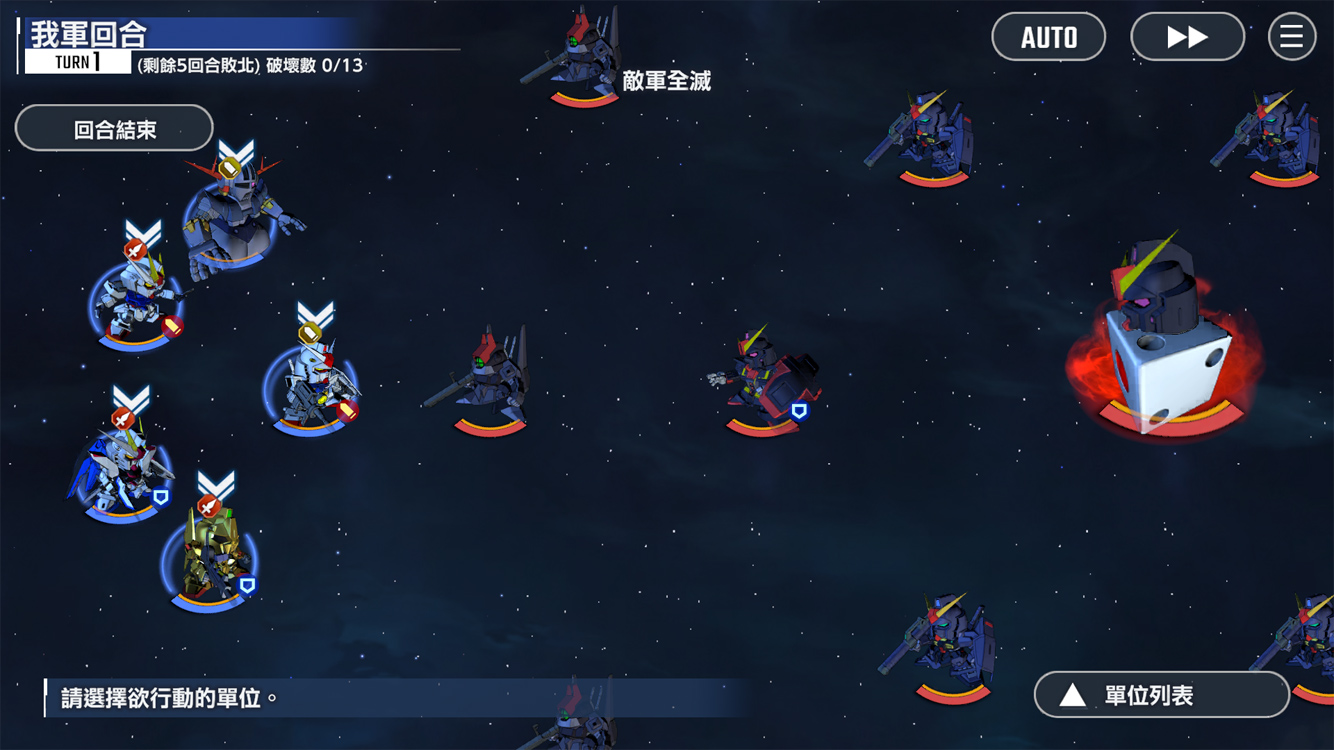End the turn with 回合結束

click(114, 129)
